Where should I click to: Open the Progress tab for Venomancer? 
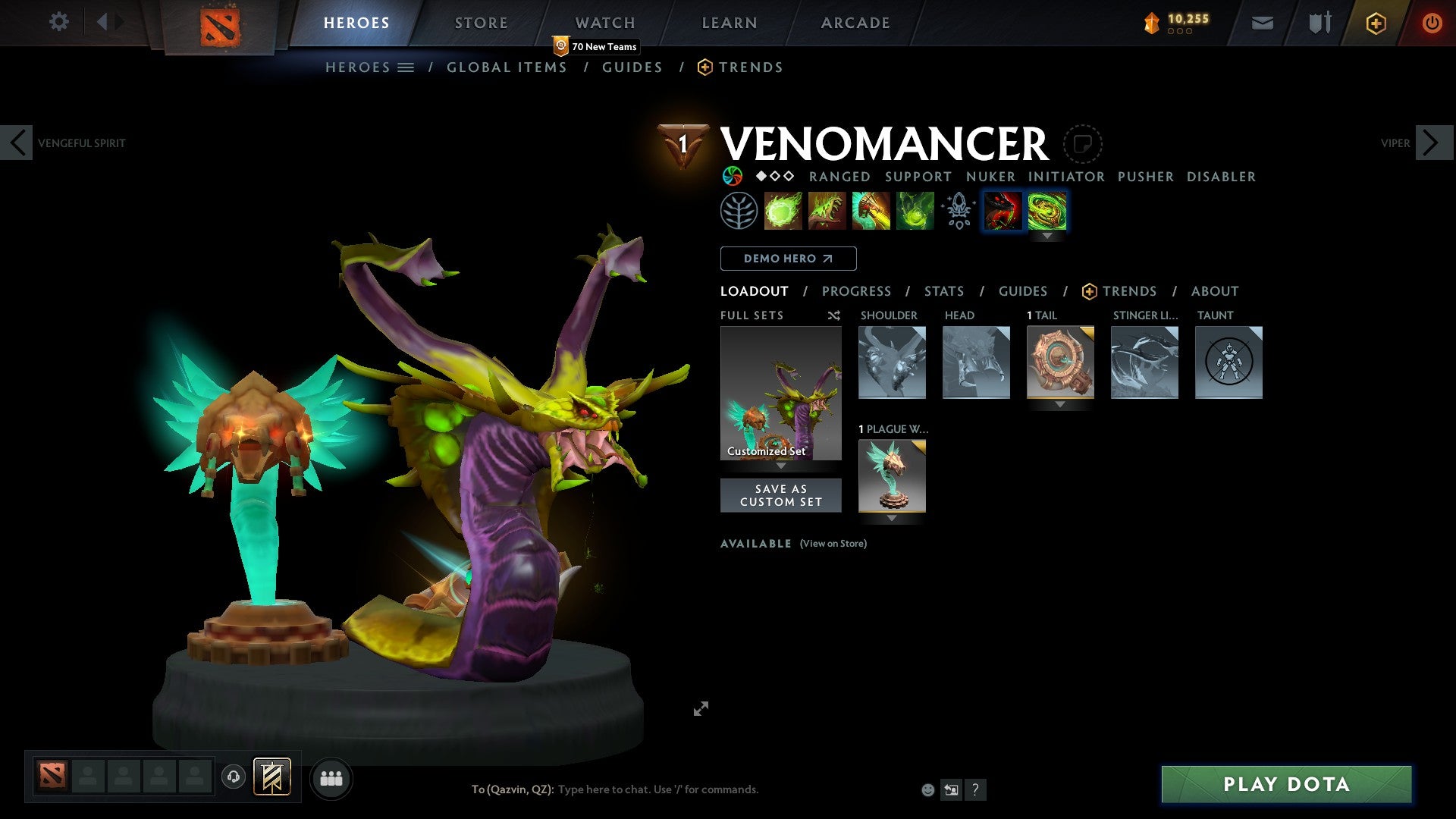[856, 290]
